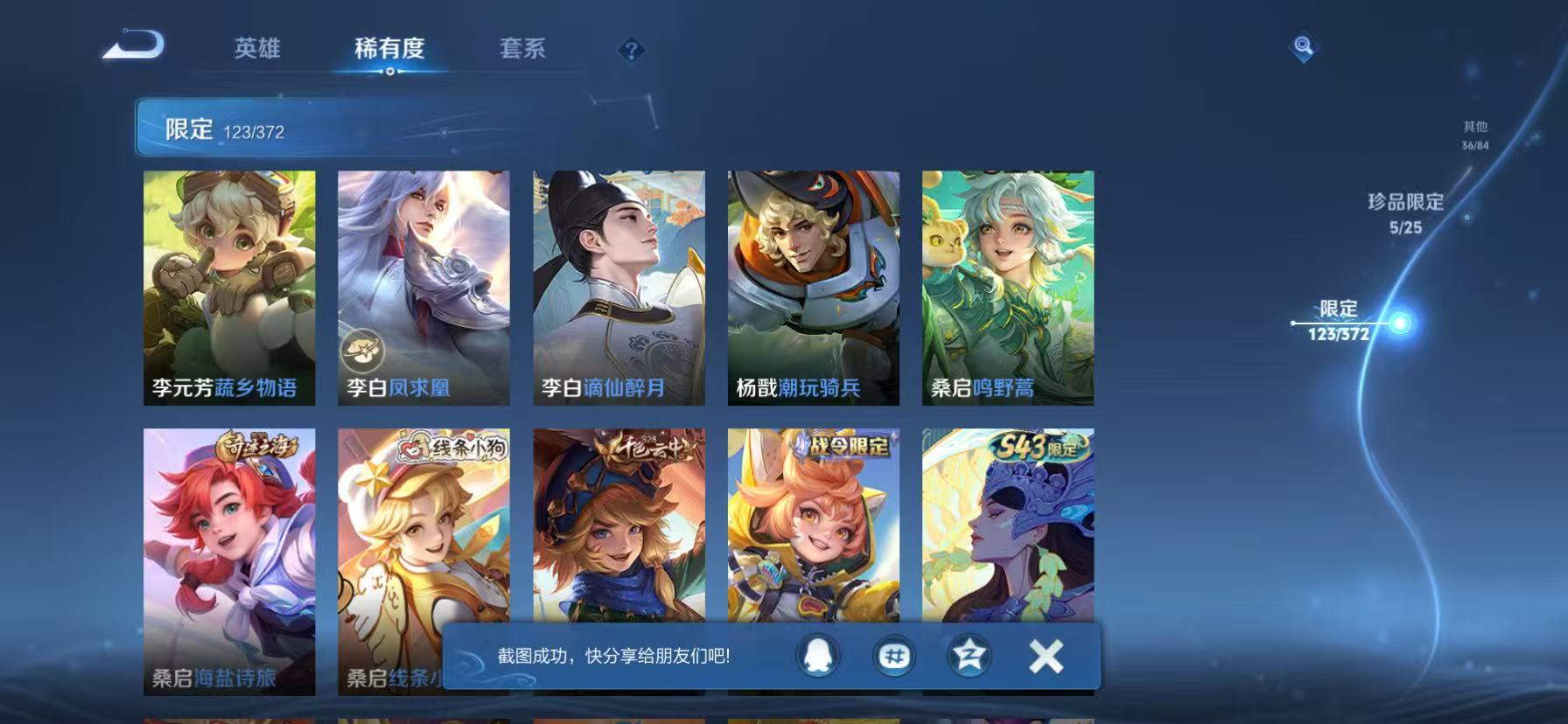Select the 稀有度 tab

point(389,50)
